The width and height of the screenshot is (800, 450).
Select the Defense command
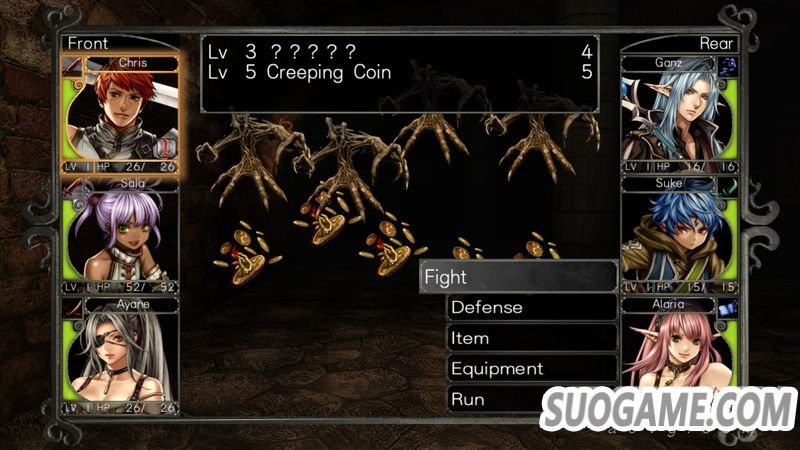[531, 307]
